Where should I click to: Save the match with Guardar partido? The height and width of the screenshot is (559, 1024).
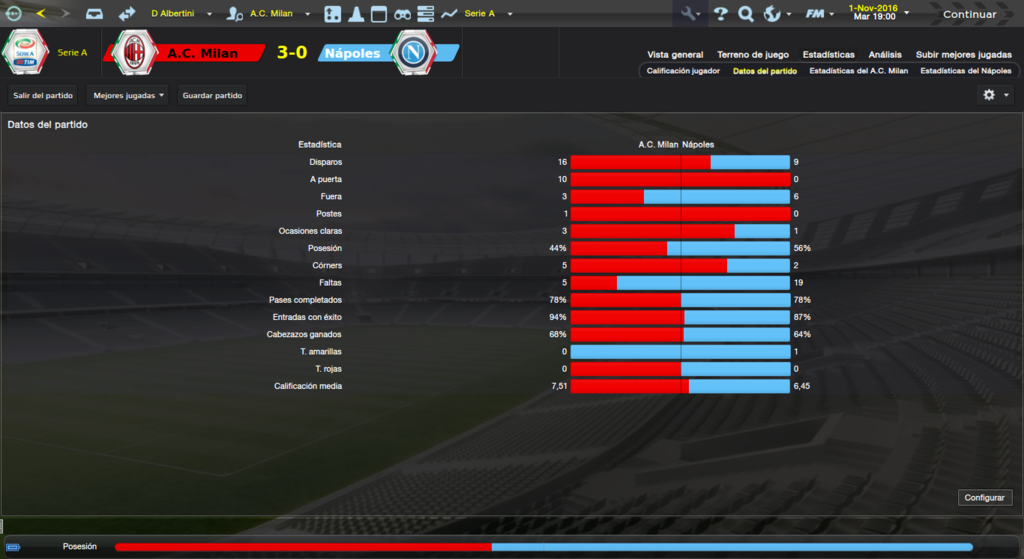pos(212,95)
